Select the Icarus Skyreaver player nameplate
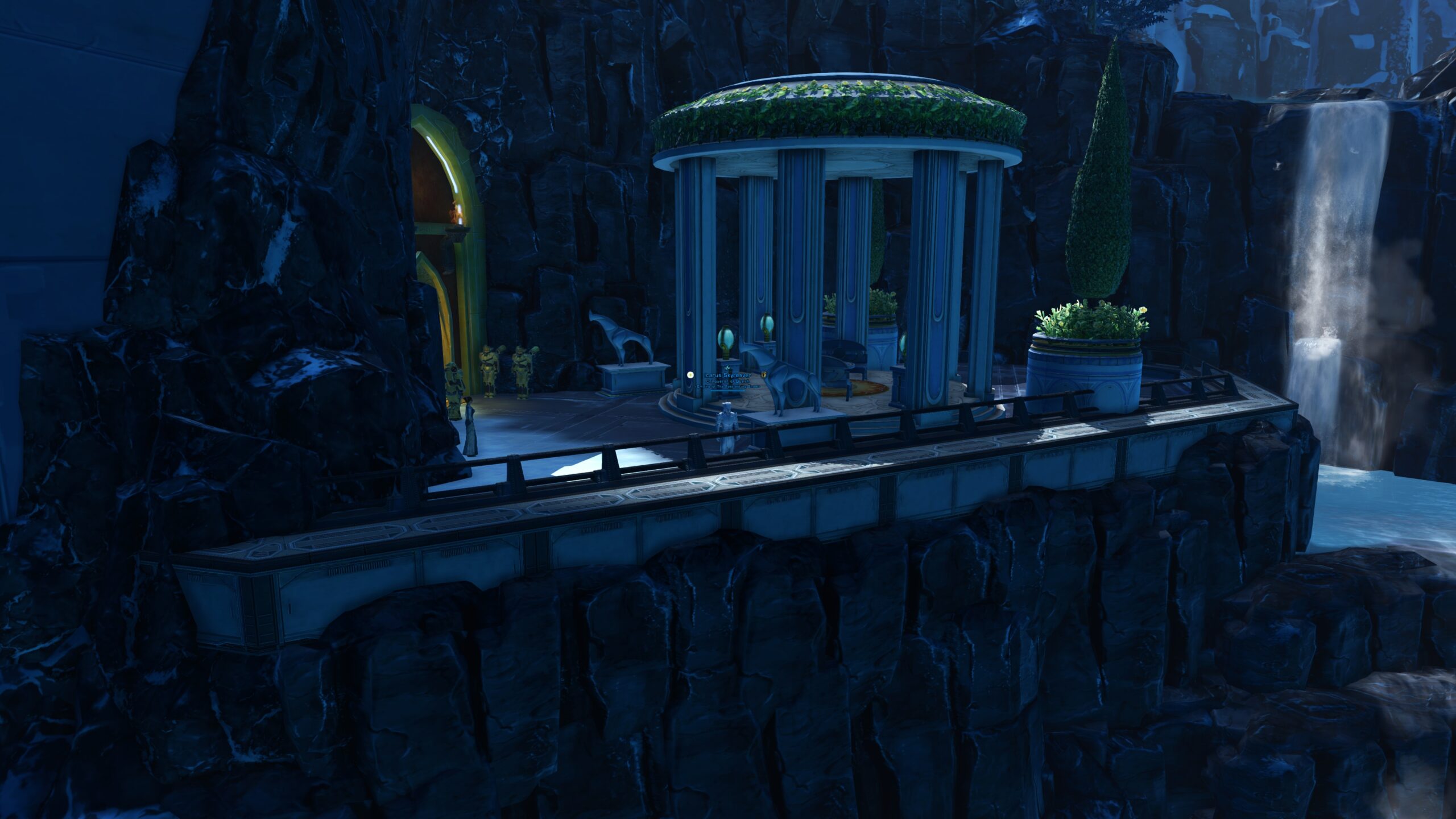 (x=727, y=376)
